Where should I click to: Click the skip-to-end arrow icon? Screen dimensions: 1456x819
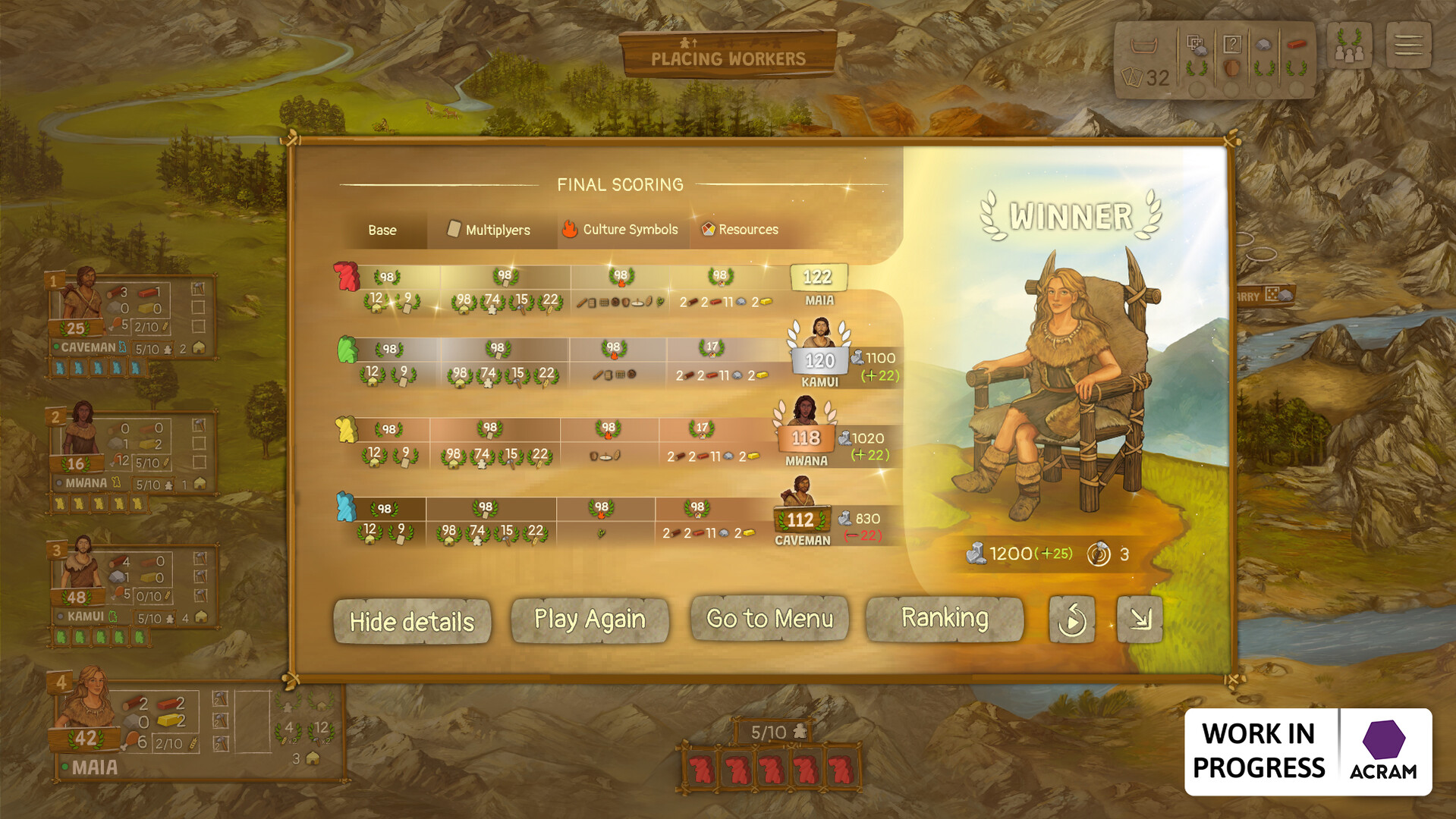click(x=1139, y=620)
